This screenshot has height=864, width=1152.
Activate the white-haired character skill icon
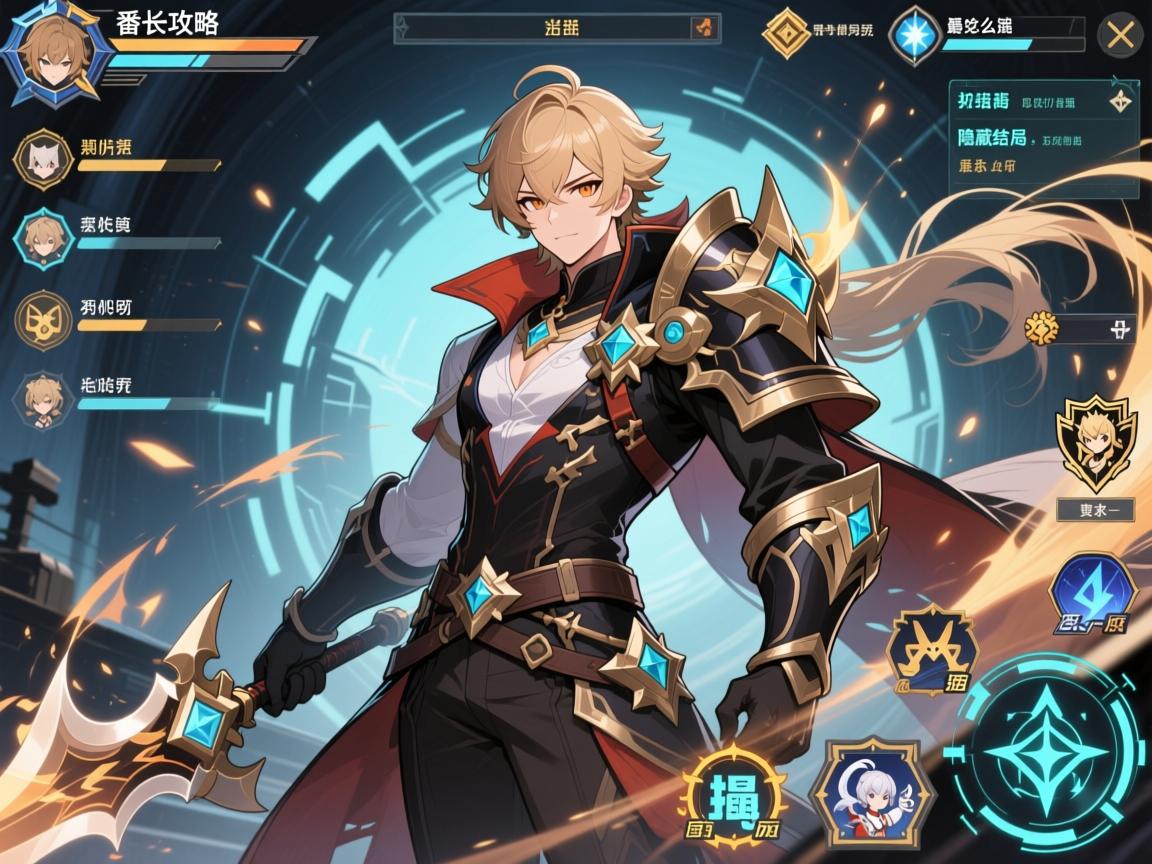863,793
